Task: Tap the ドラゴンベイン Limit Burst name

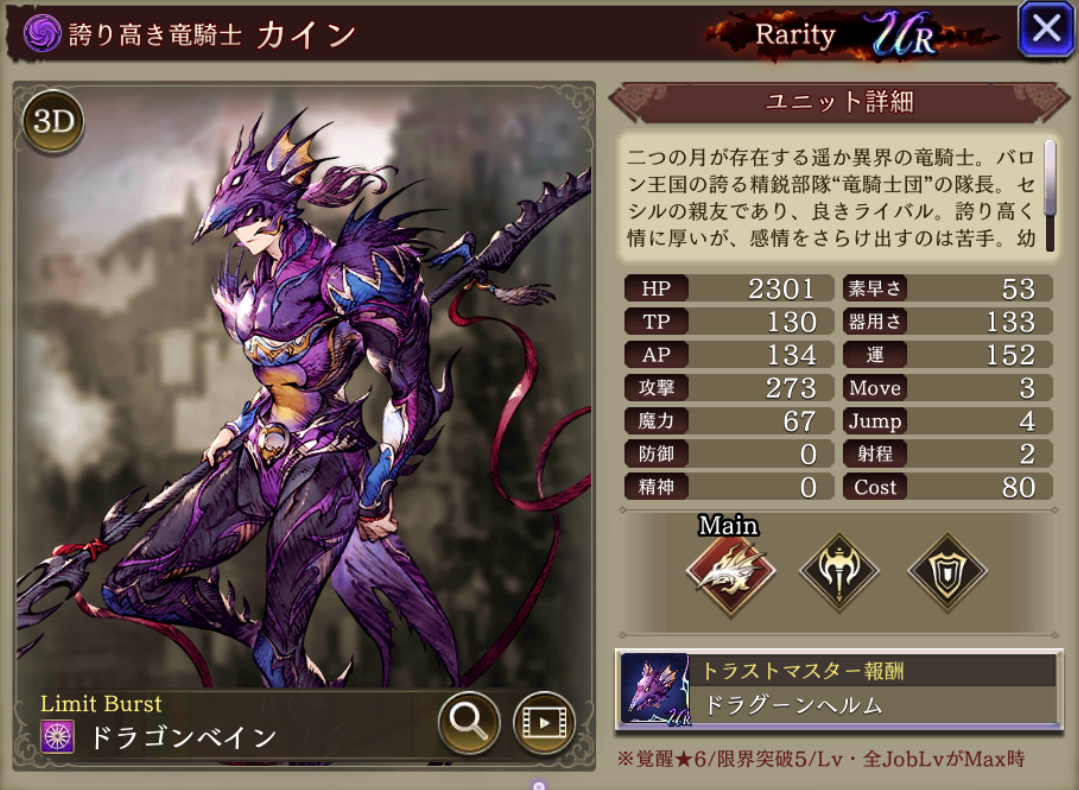Action: click(x=182, y=737)
